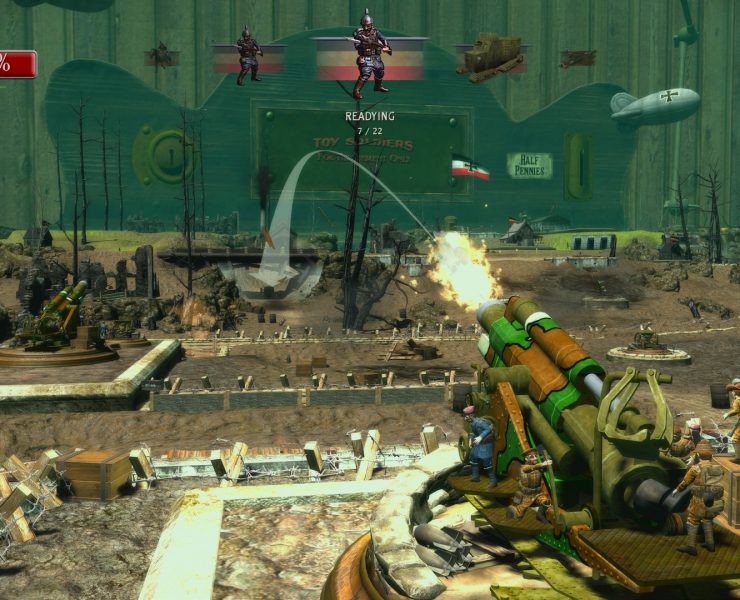Choose the tank wave icon

click(x=491, y=56)
